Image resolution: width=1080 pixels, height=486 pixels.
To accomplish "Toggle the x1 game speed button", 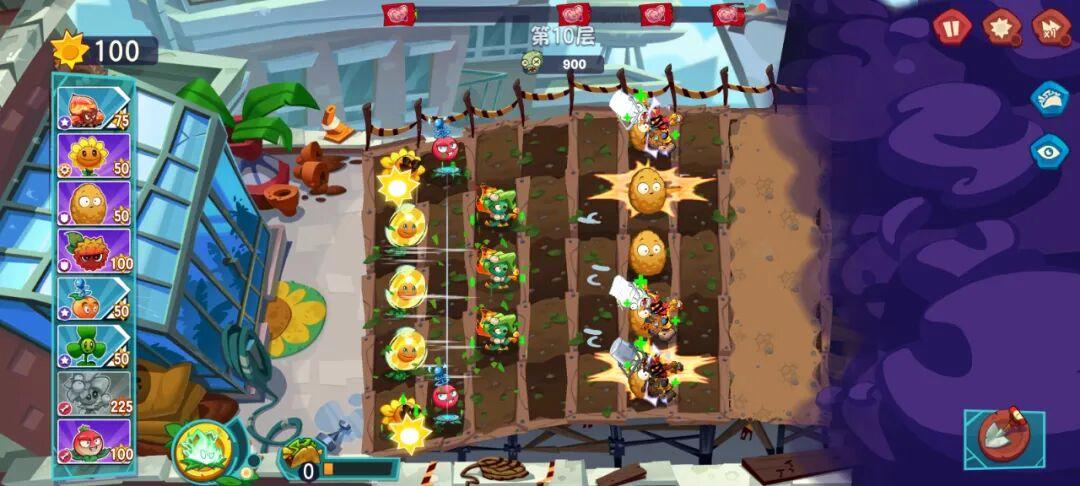I will (1051, 26).
